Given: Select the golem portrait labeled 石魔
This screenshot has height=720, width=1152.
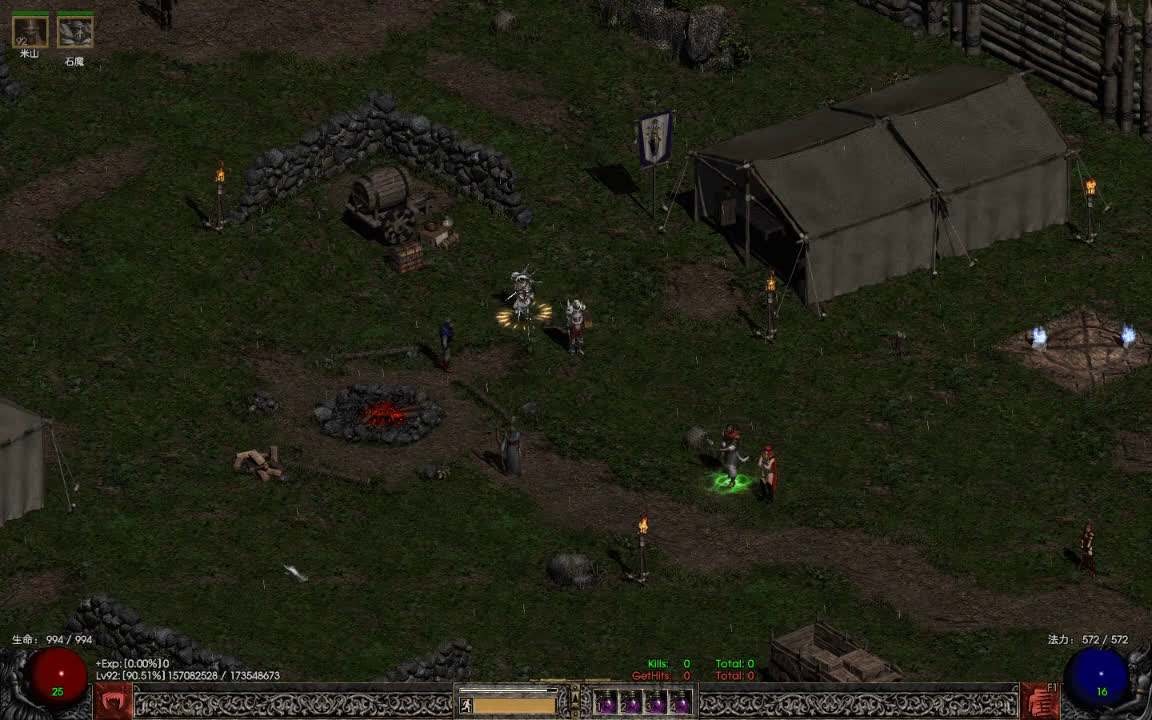Looking at the screenshot, I should tap(75, 32).
